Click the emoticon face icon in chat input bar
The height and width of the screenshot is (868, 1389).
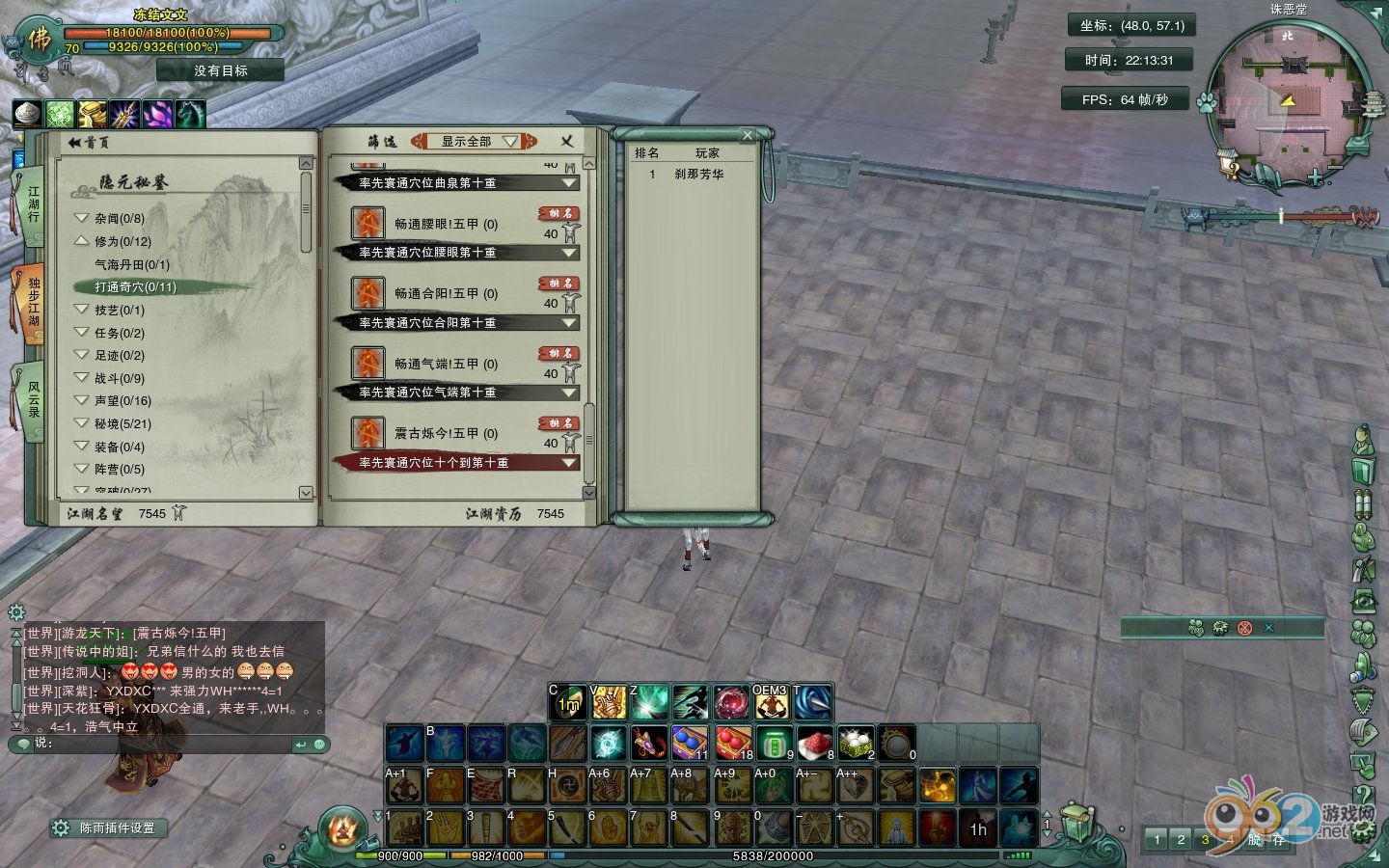pos(318,745)
